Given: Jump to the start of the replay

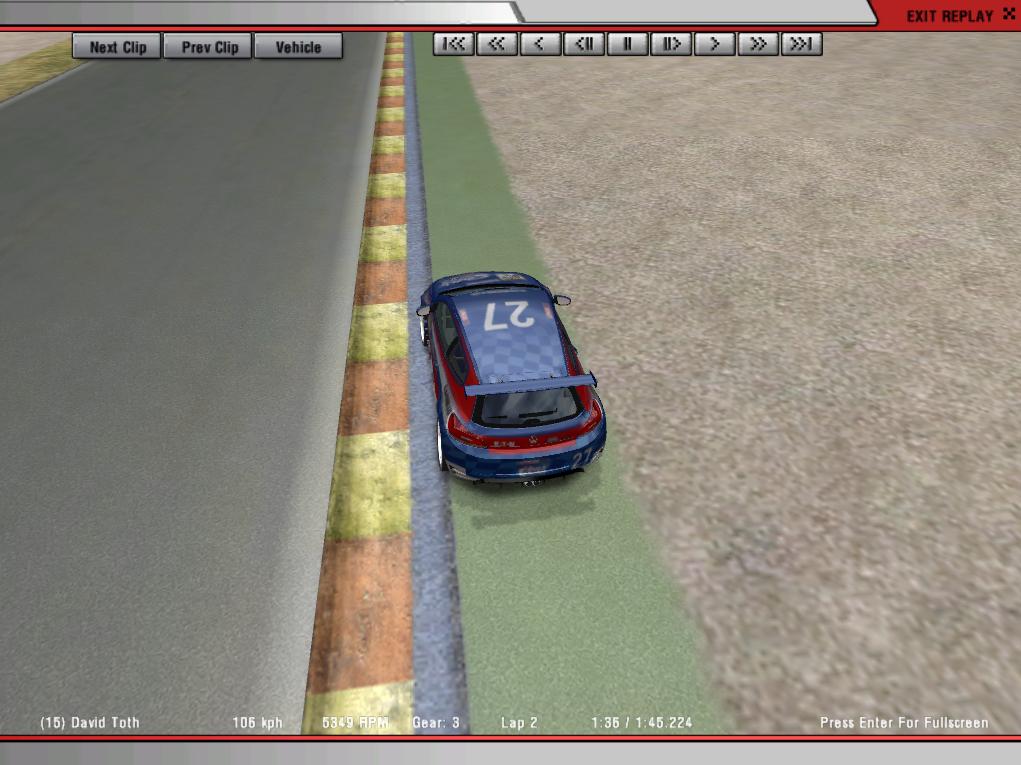Looking at the screenshot, I should (454, 44).
